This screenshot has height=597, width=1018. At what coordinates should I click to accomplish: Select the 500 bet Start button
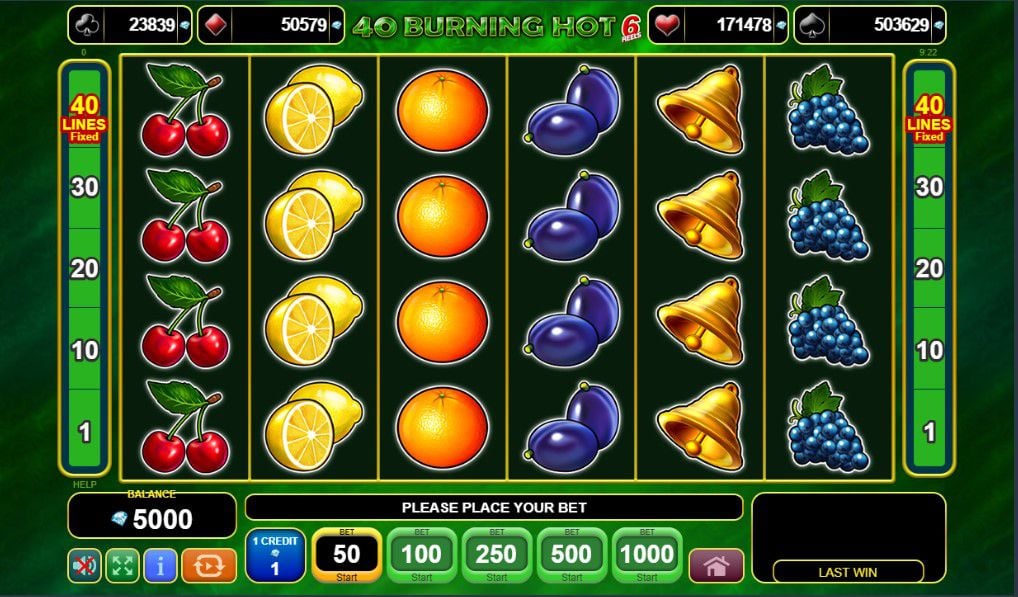click(571, 555)
